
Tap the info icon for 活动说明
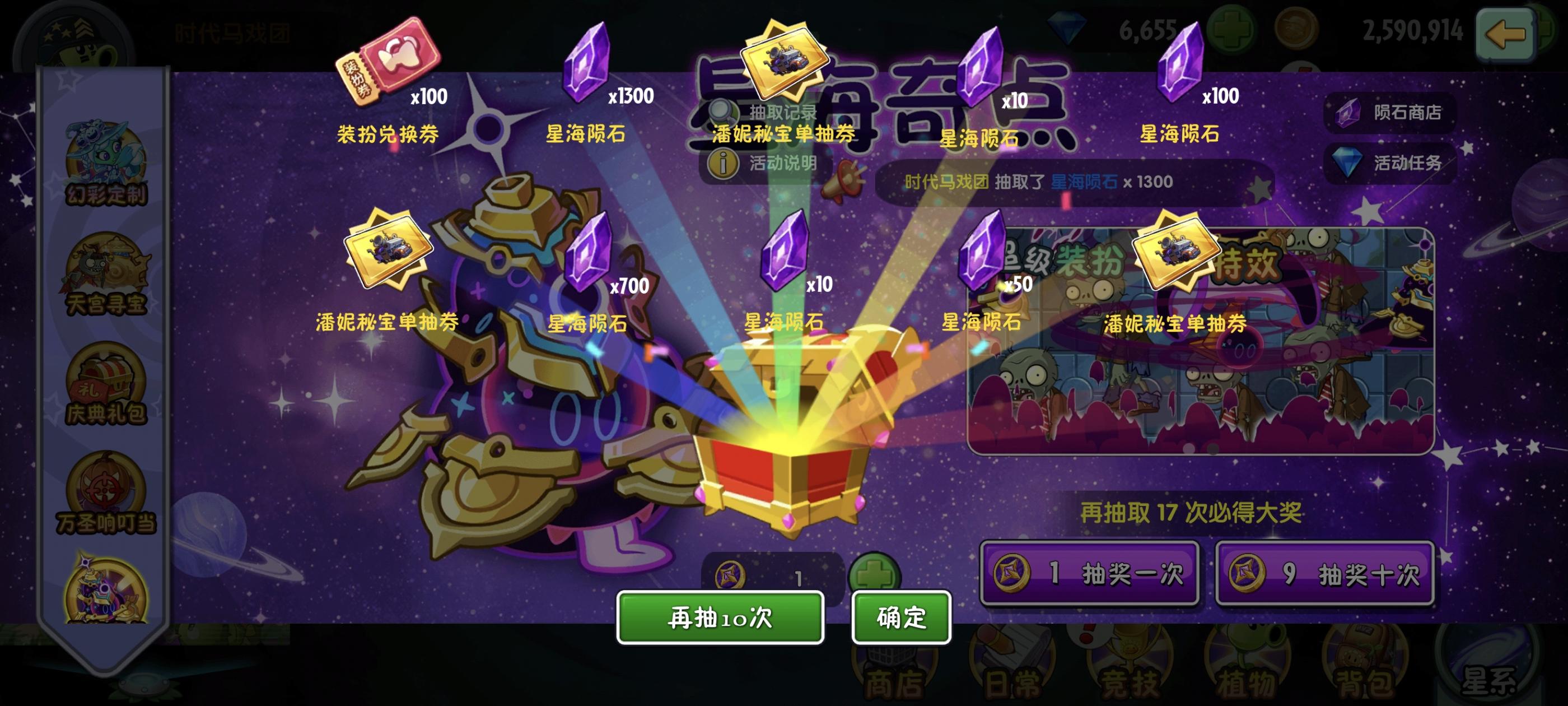point(722,162)
